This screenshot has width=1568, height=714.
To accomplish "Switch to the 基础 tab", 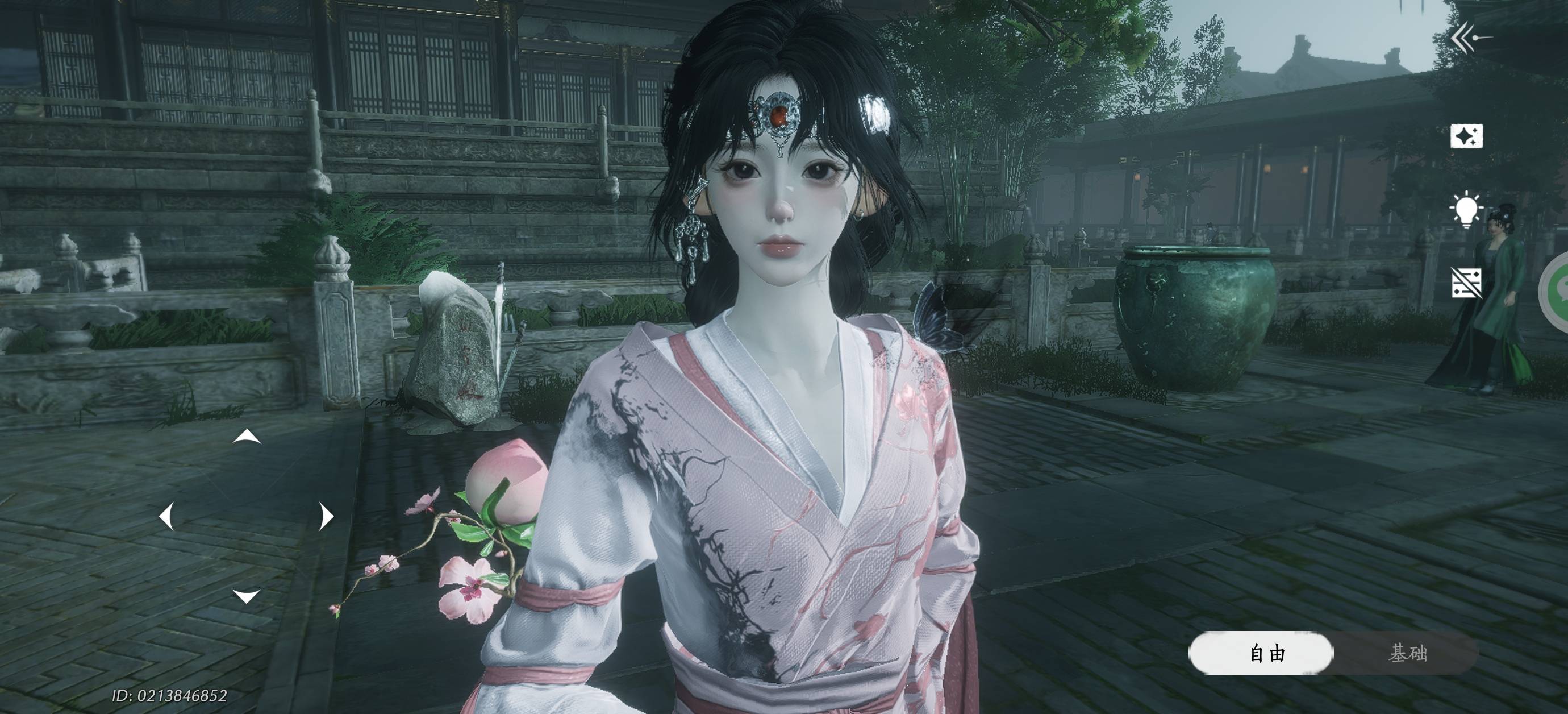I will coord(1407,654).
